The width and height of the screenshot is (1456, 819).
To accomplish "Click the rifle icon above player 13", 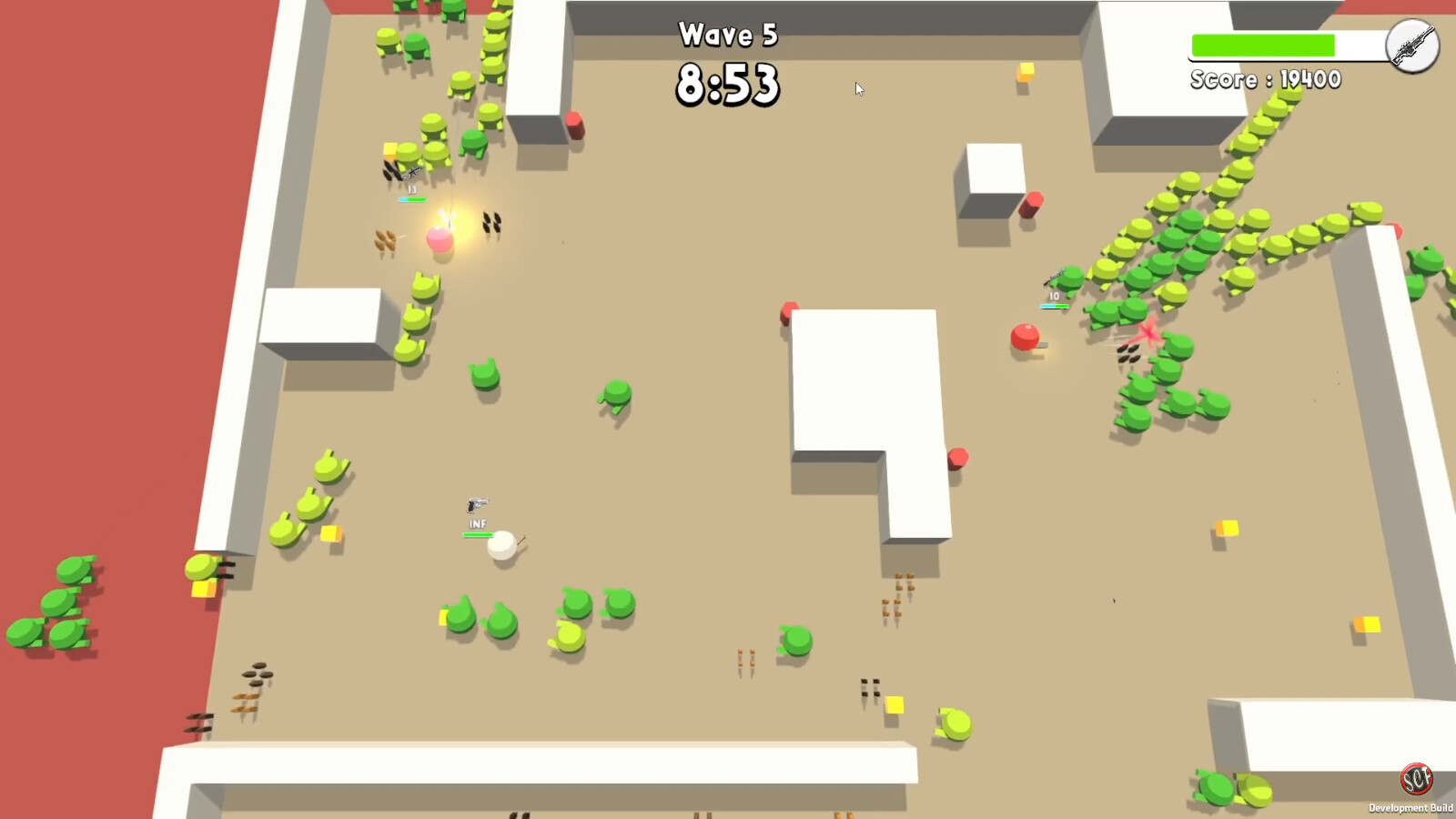I will (x=412, y=173).
